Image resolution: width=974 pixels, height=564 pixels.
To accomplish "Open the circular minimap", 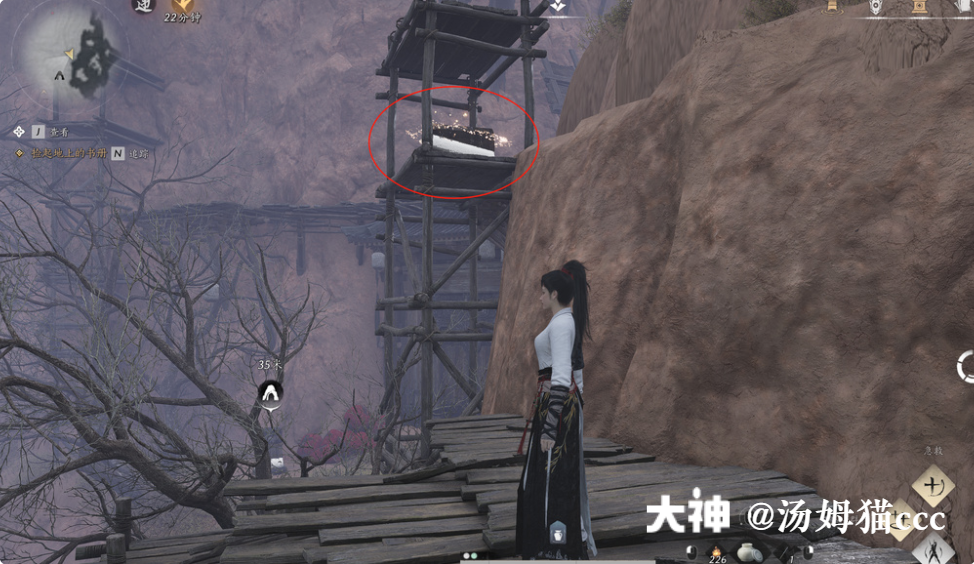I will point(68,53).
